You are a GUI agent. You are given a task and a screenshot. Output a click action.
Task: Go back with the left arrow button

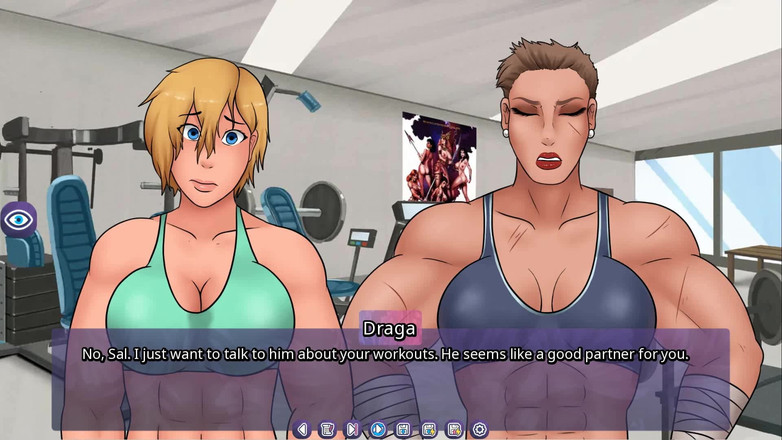pos(302,429)
